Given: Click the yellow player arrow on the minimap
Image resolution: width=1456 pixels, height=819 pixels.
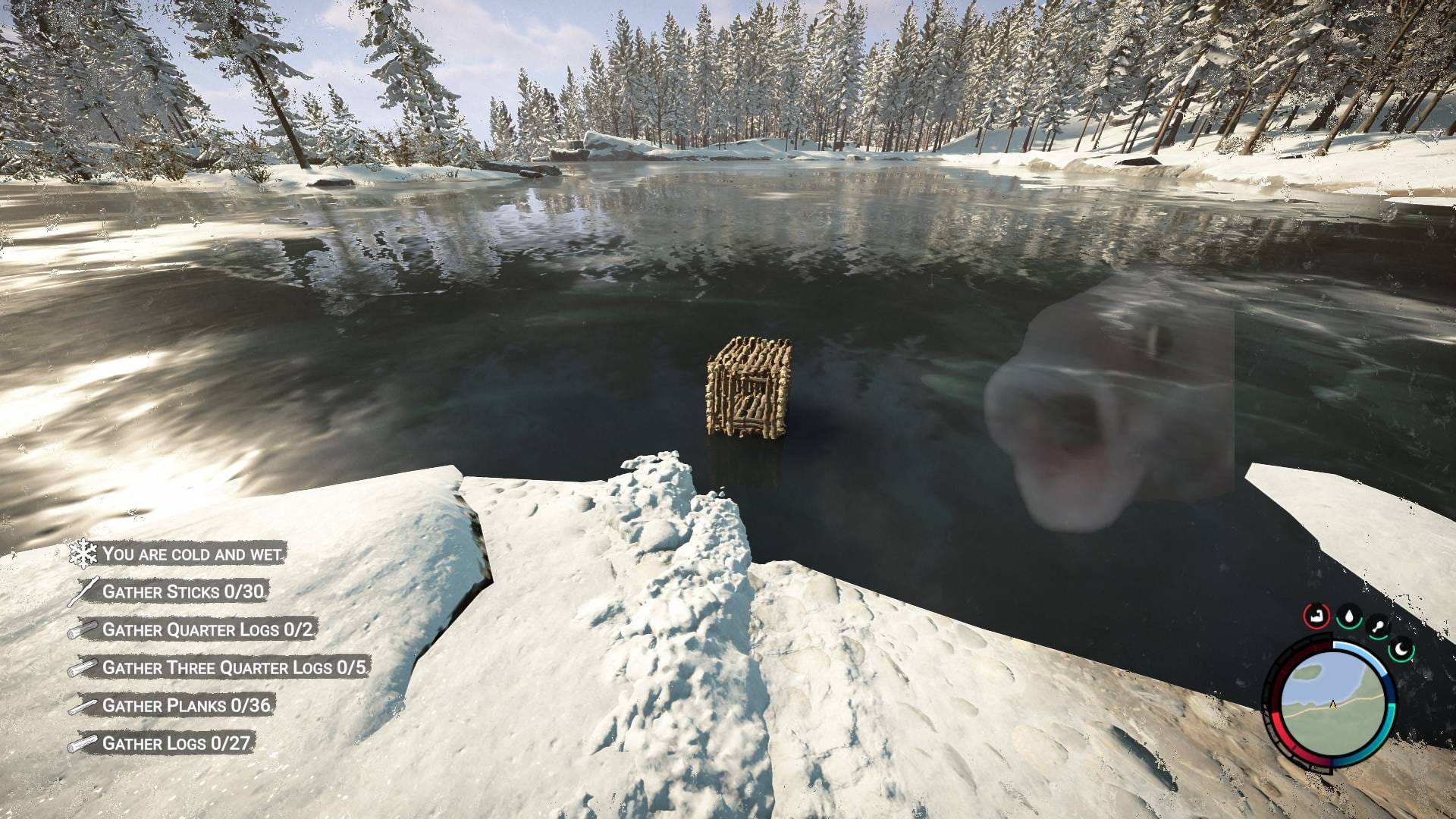Looking at the screenshot, I should click(x=1332, y=705).
